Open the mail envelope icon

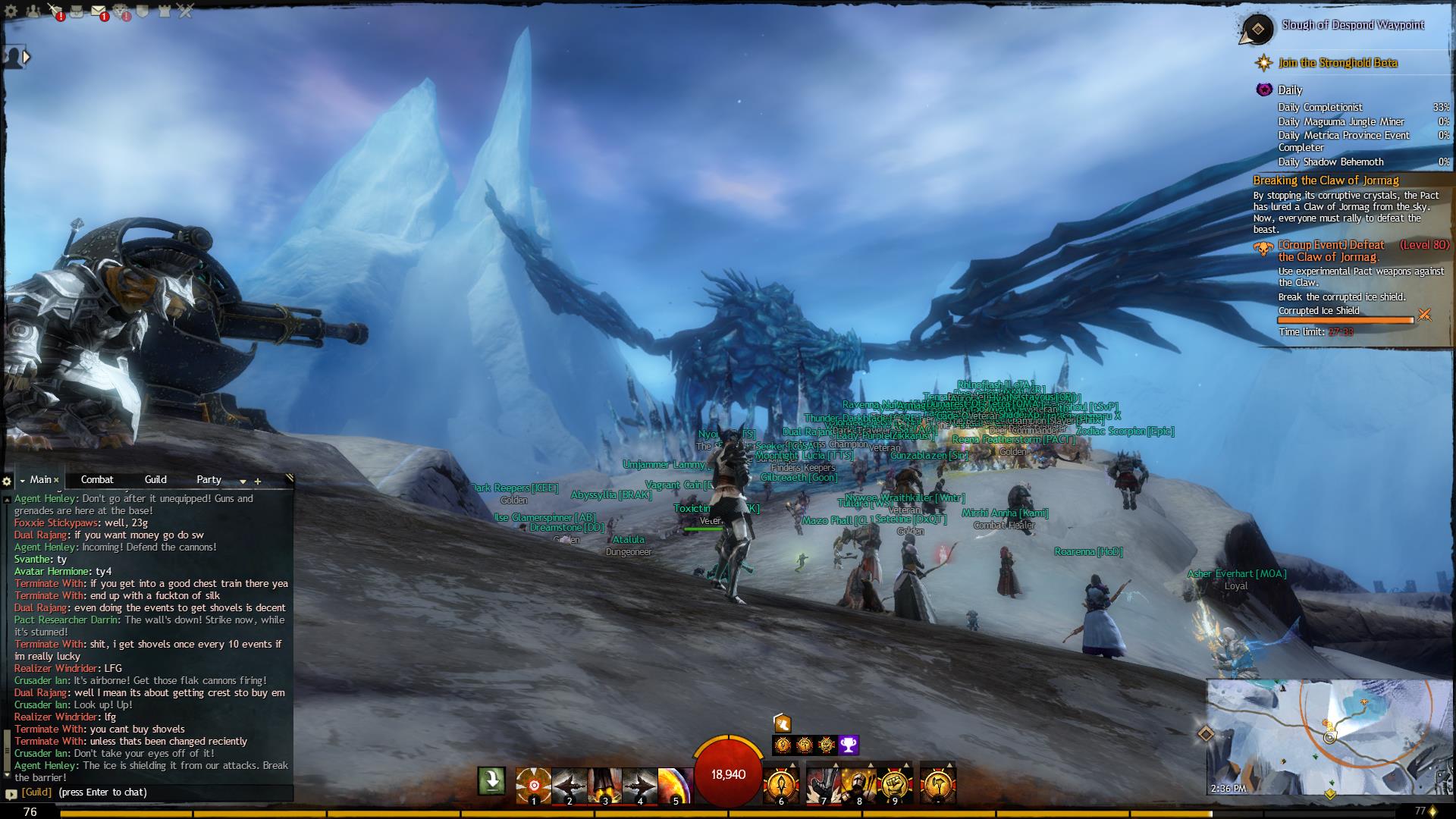[99, 11]
